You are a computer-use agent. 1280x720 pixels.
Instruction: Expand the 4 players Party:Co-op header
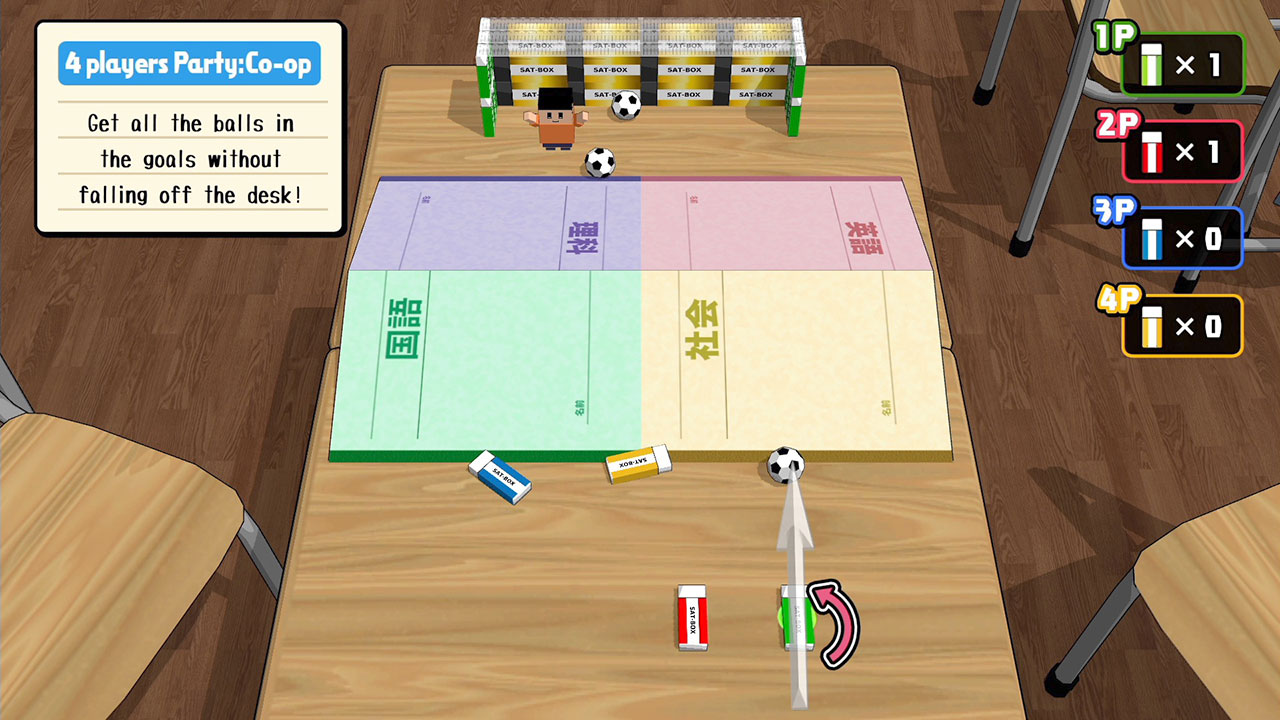[x=189, y=62]
